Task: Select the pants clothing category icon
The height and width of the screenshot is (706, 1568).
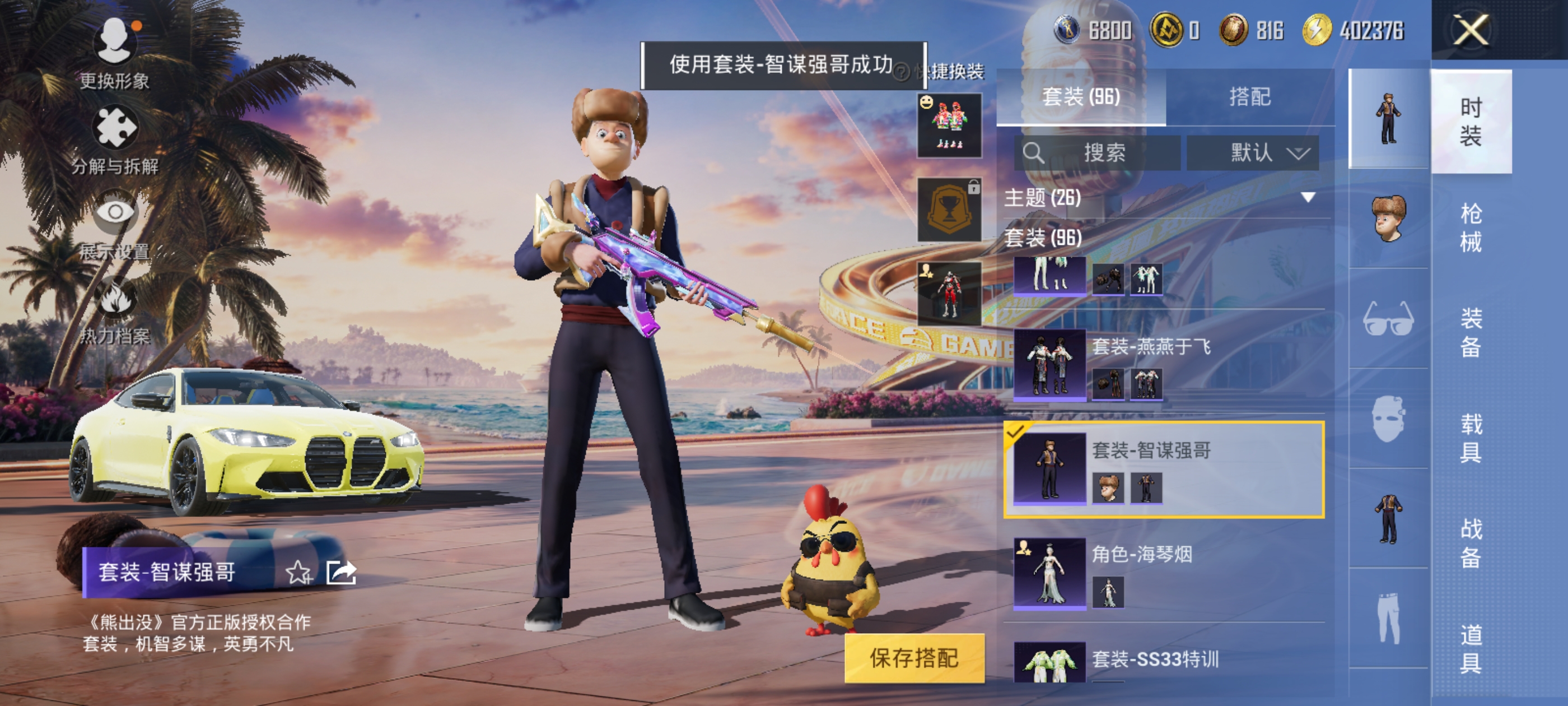Action: tap(1388, 617)
